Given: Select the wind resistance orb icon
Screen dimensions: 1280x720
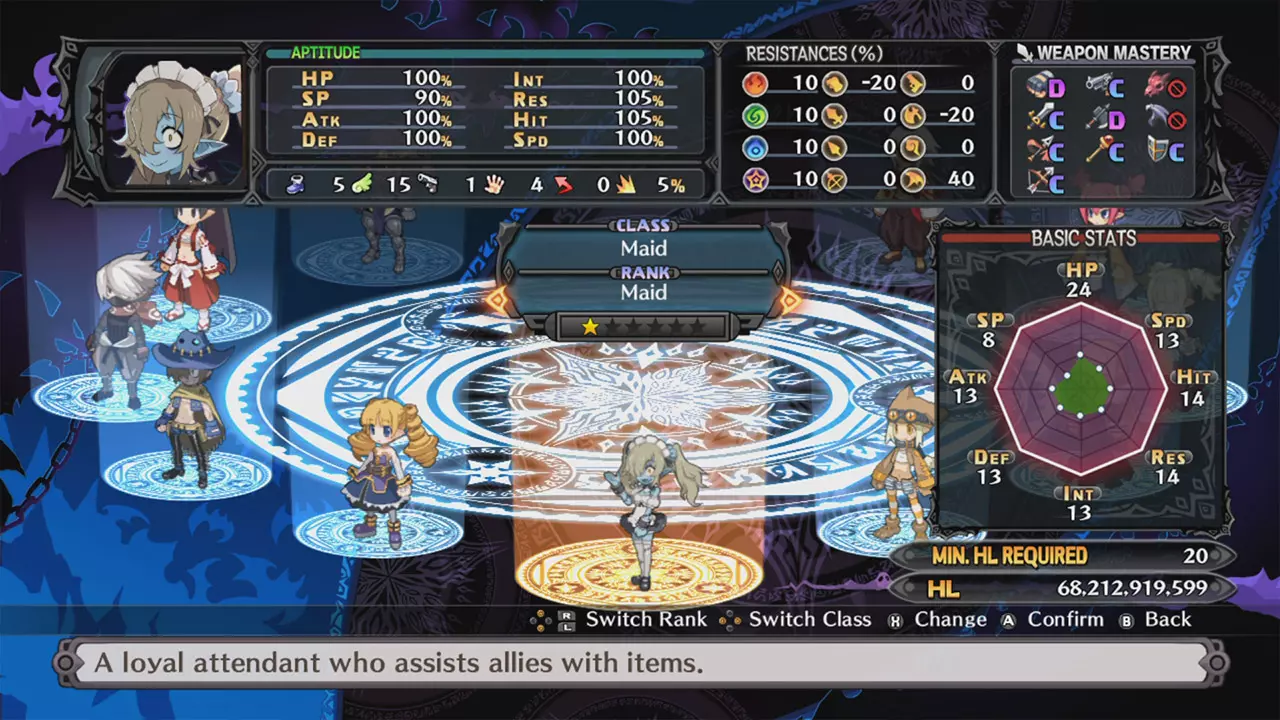Looking at the screenshot, I should click(756, 115).
